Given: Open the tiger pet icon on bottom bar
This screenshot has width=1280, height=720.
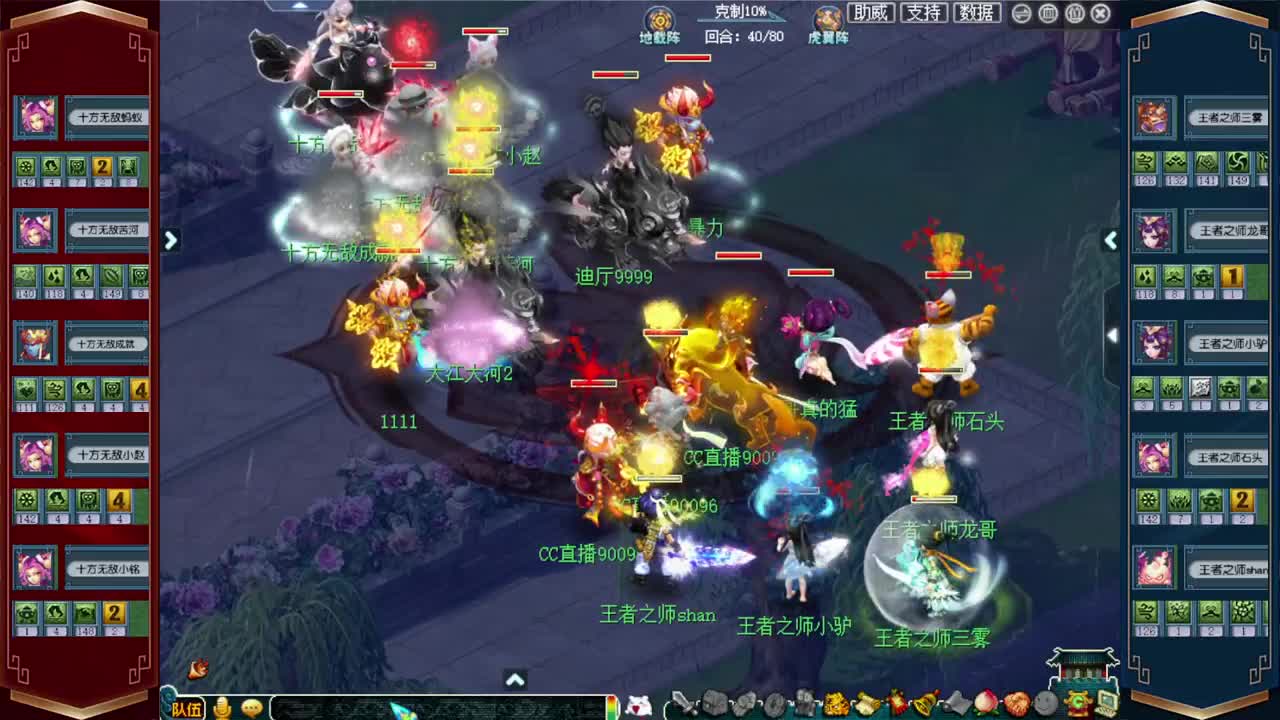Looking at the screenshot, I should click(838, 703).
